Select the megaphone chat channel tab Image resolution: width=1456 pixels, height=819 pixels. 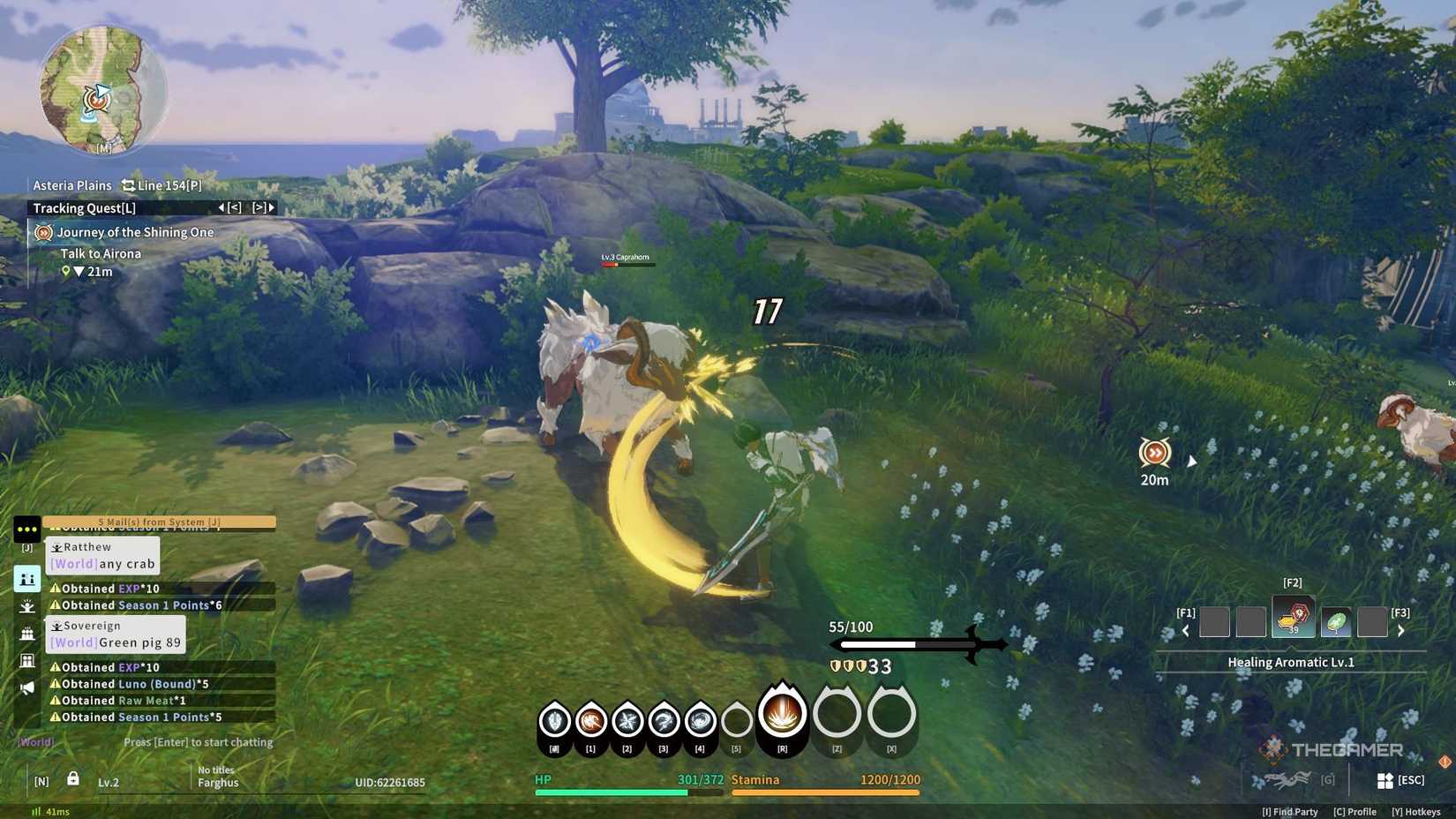27,688
